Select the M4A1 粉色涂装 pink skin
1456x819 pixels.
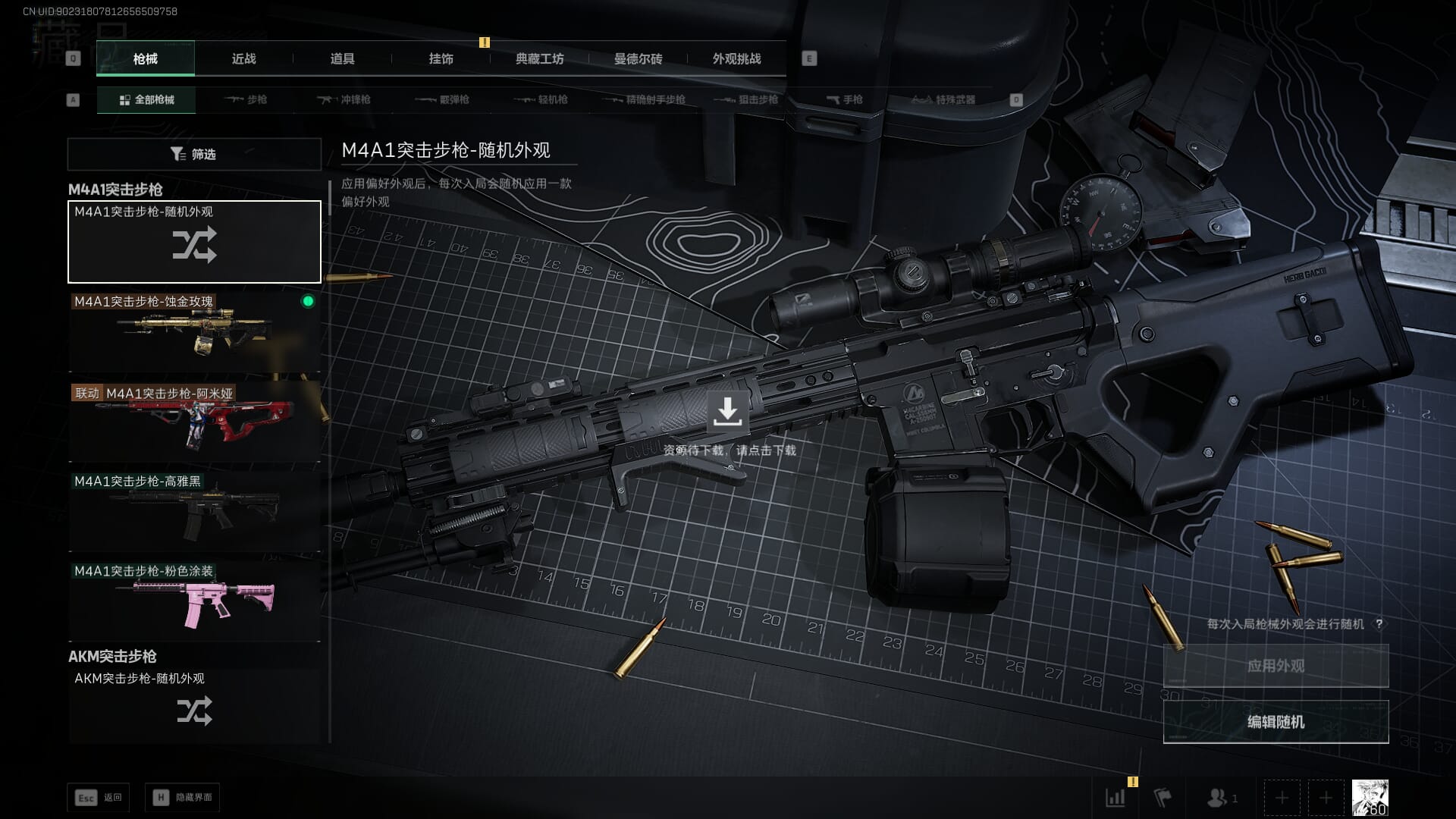(x=194, y=601)
